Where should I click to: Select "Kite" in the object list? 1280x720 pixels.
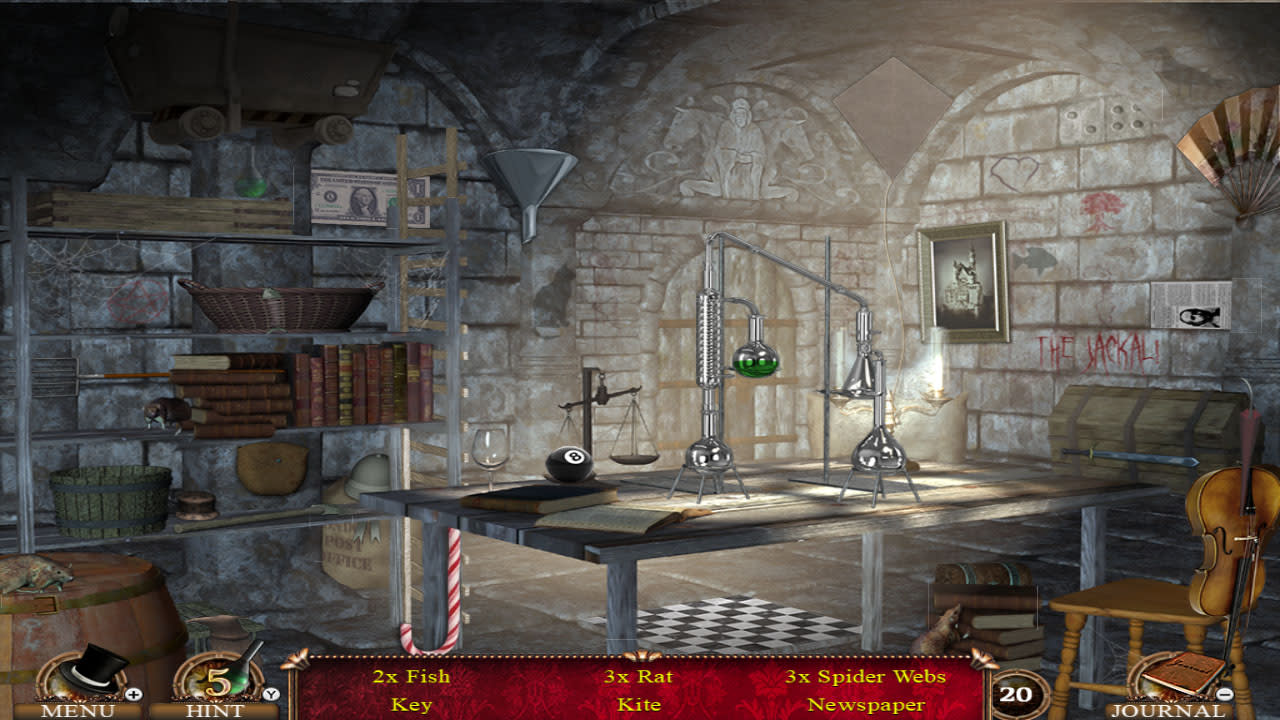[638, 704]
